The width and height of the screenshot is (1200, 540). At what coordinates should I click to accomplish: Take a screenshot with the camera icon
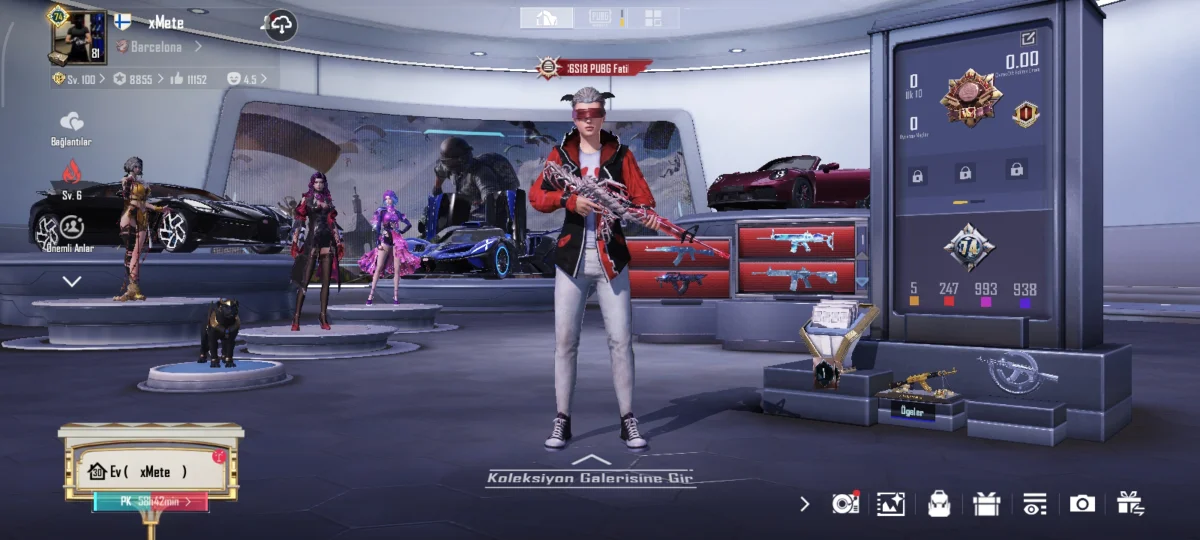point(1082,504)
